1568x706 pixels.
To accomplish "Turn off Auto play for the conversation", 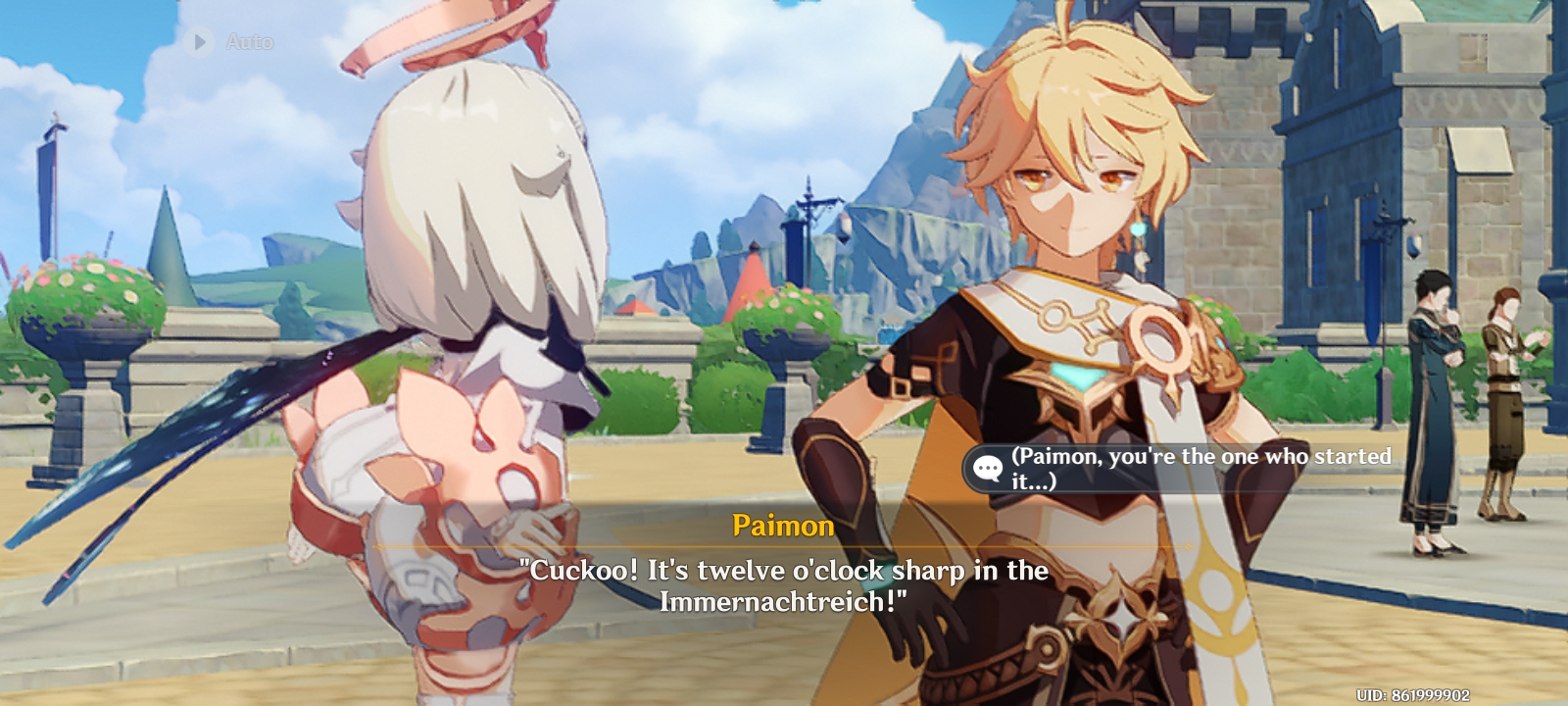I will pyautogui.click(x=225, y=41).
